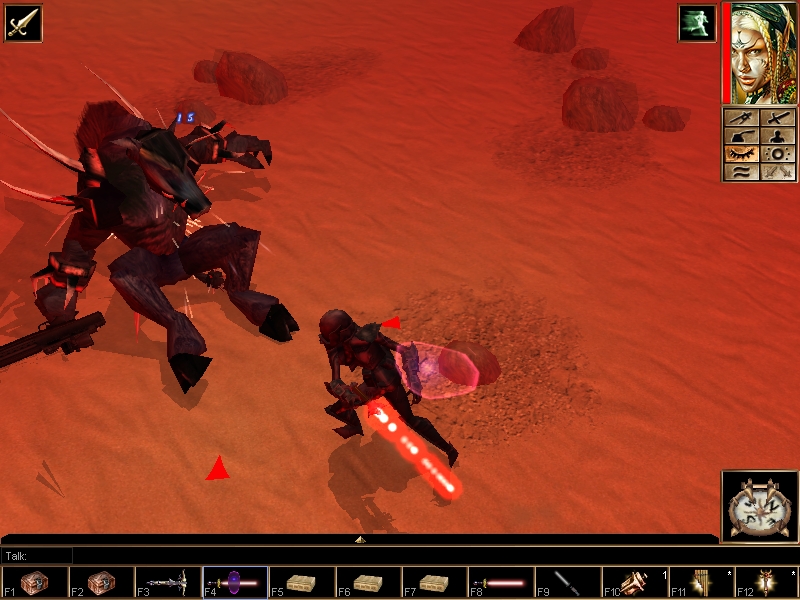Select the character portrait
The height and width of the screenshot is (600, 800).
(x=760, y=52)
